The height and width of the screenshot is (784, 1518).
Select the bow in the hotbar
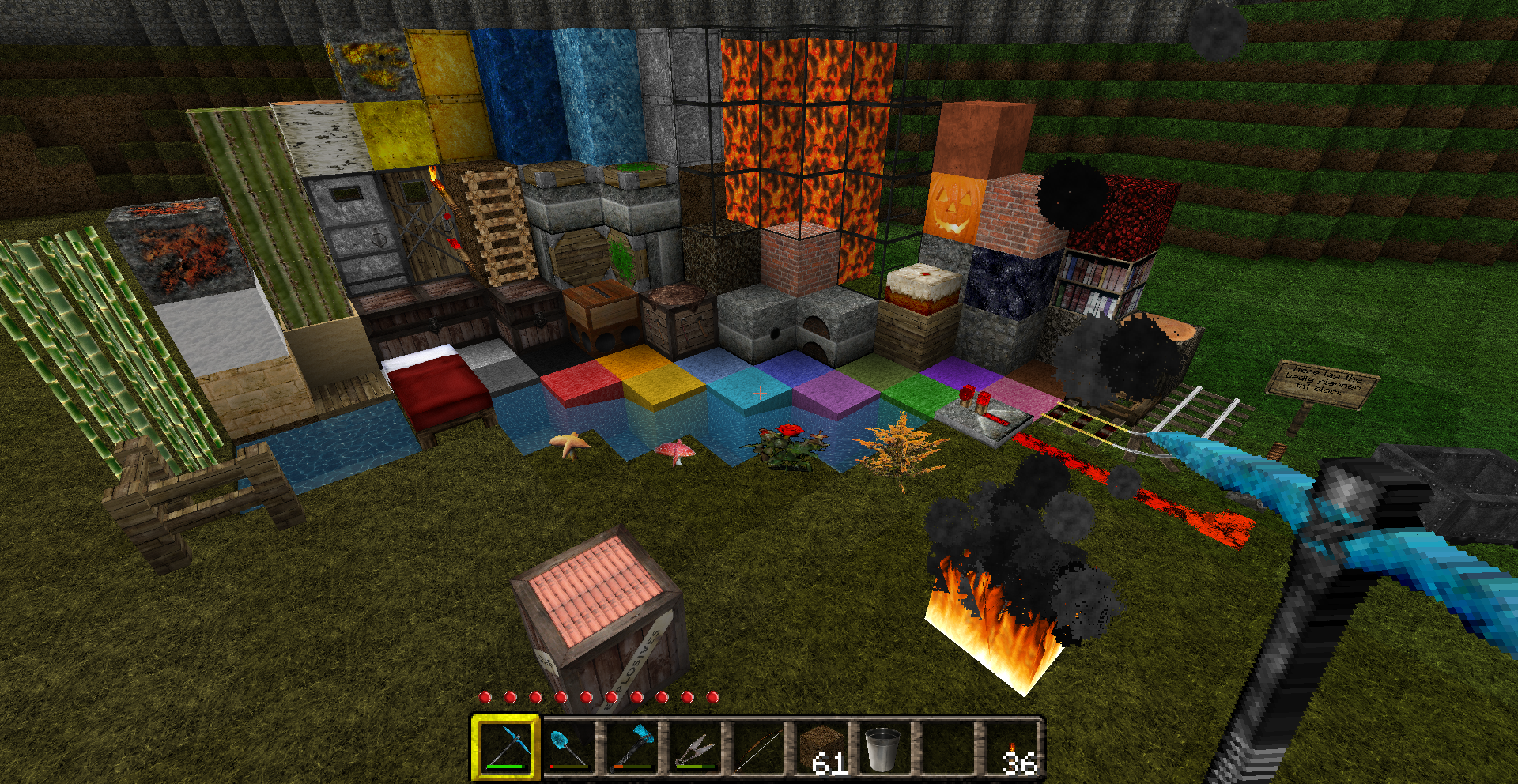point(757,747)
